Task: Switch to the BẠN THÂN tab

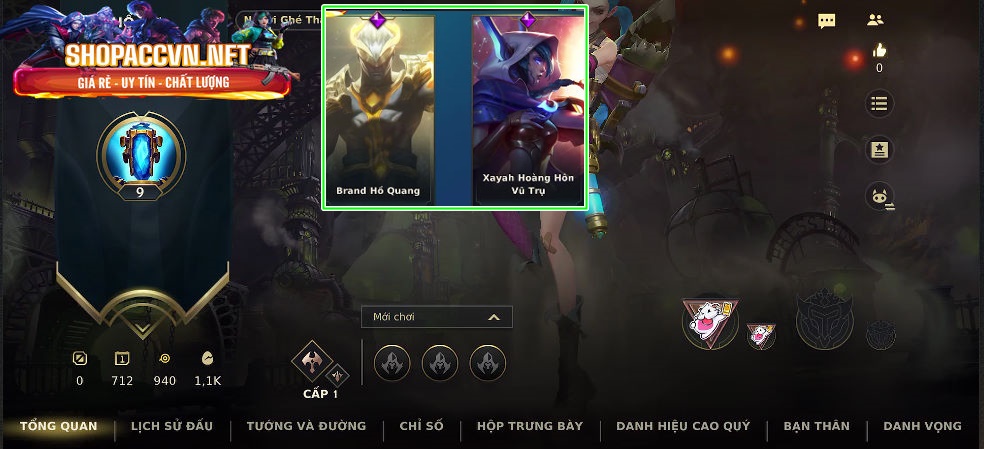Action: point(816,427)
